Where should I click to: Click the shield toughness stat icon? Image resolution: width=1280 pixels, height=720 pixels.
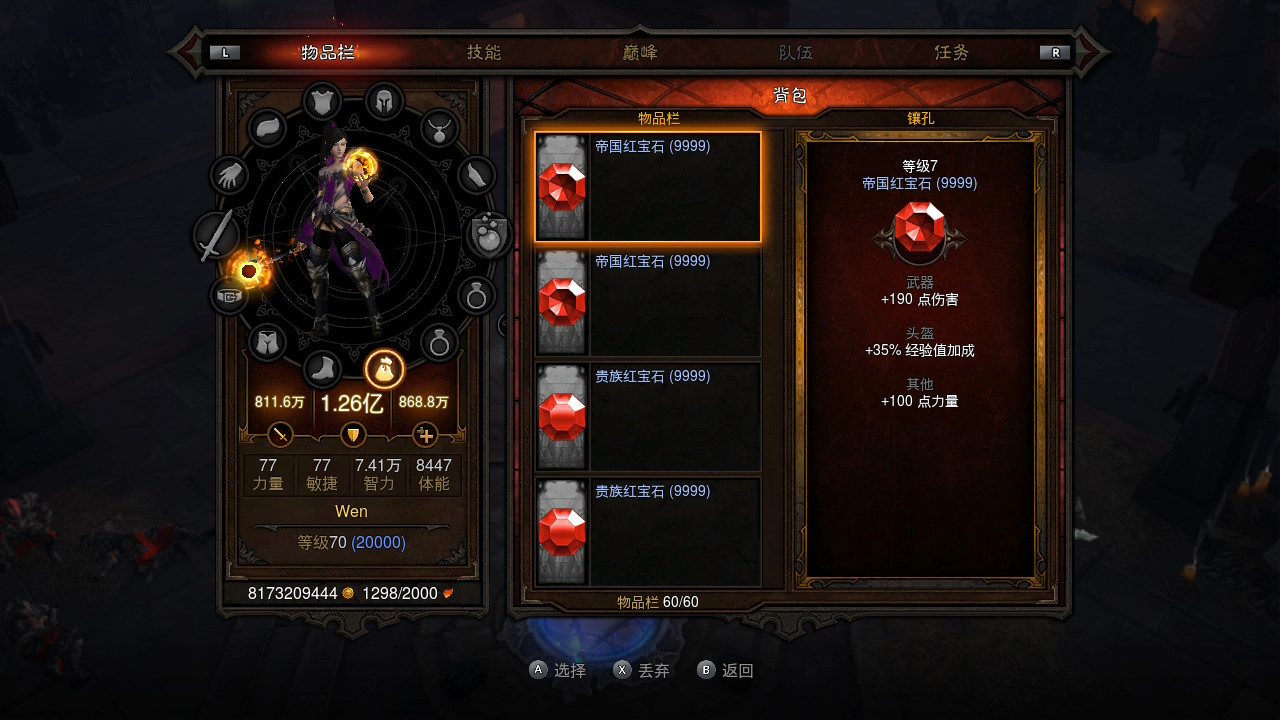coord(353,435)
